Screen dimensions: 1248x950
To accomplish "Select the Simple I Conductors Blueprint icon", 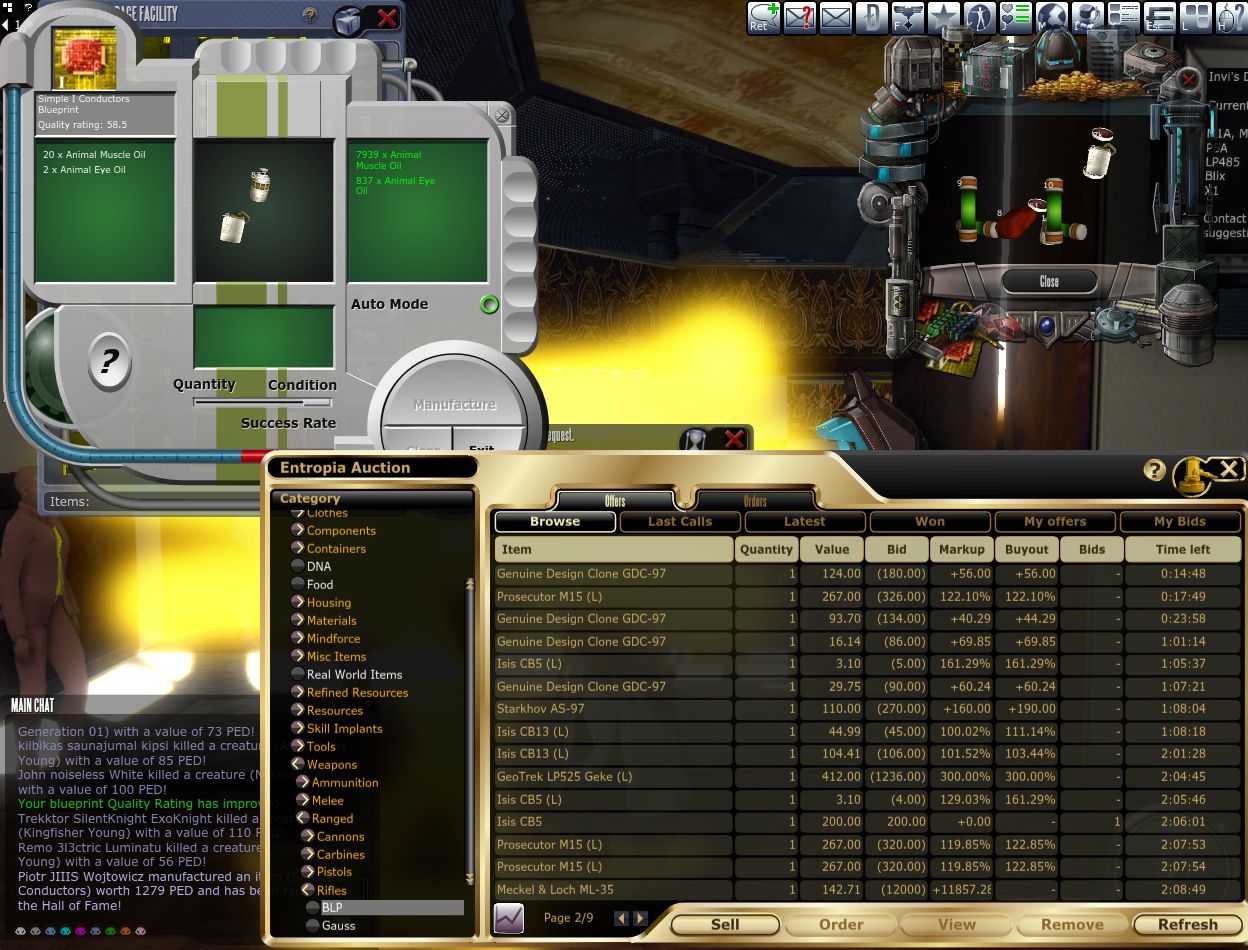I will [x=85, y=59].
